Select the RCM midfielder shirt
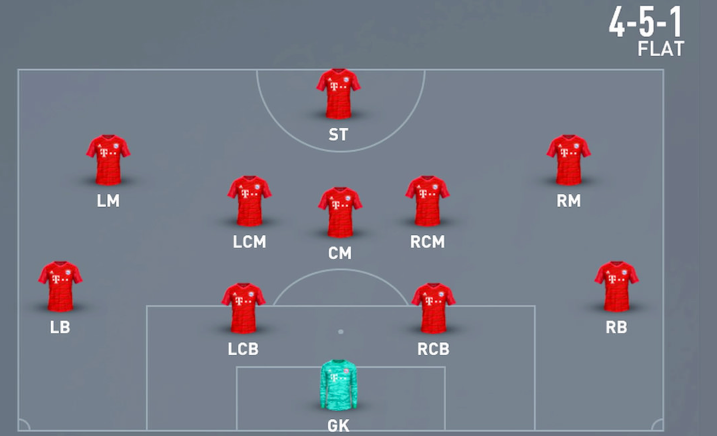The image size is (717, 436). 427,200
